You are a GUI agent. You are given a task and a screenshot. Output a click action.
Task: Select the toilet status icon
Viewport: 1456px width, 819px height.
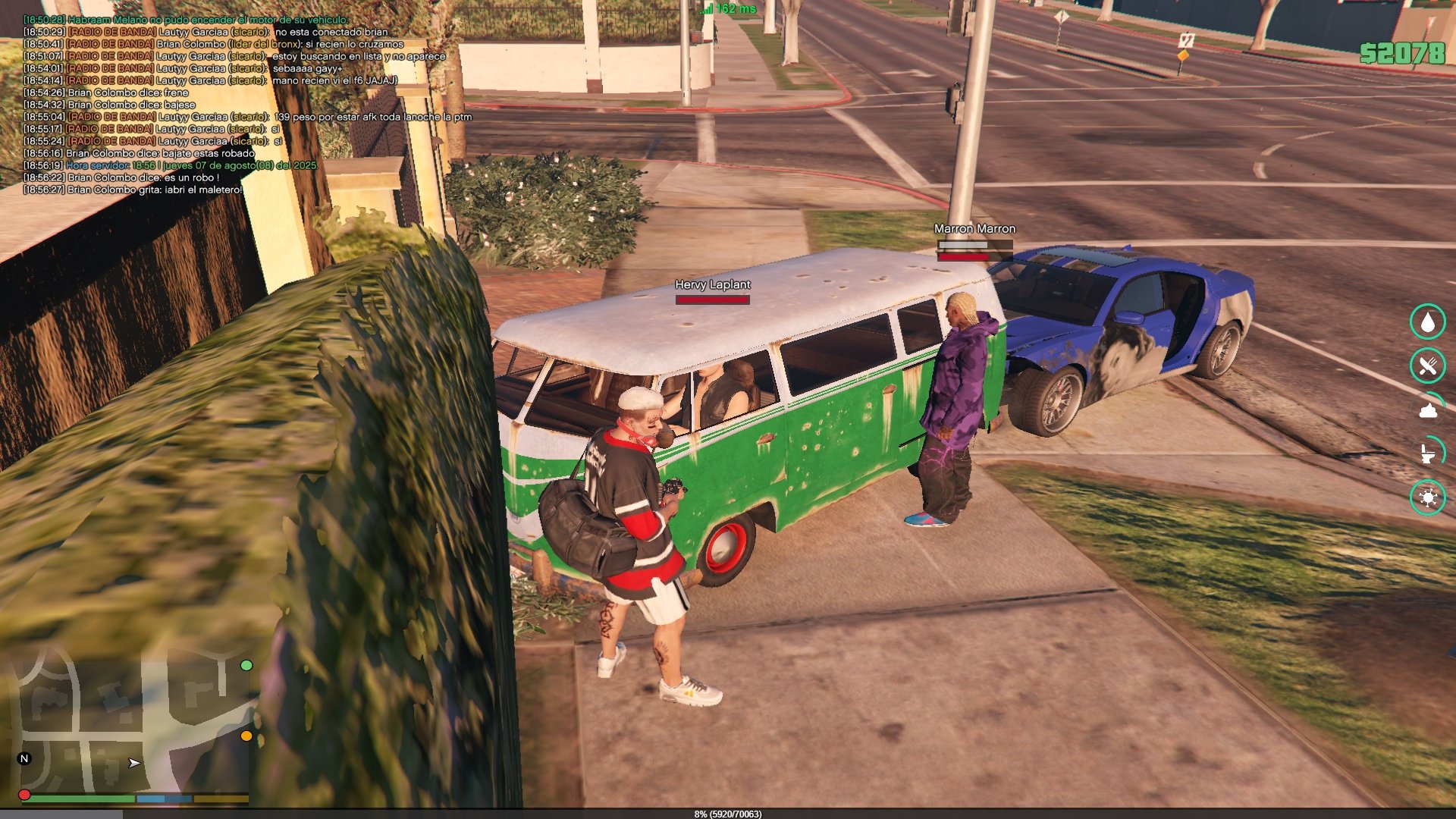[1428, 453]
